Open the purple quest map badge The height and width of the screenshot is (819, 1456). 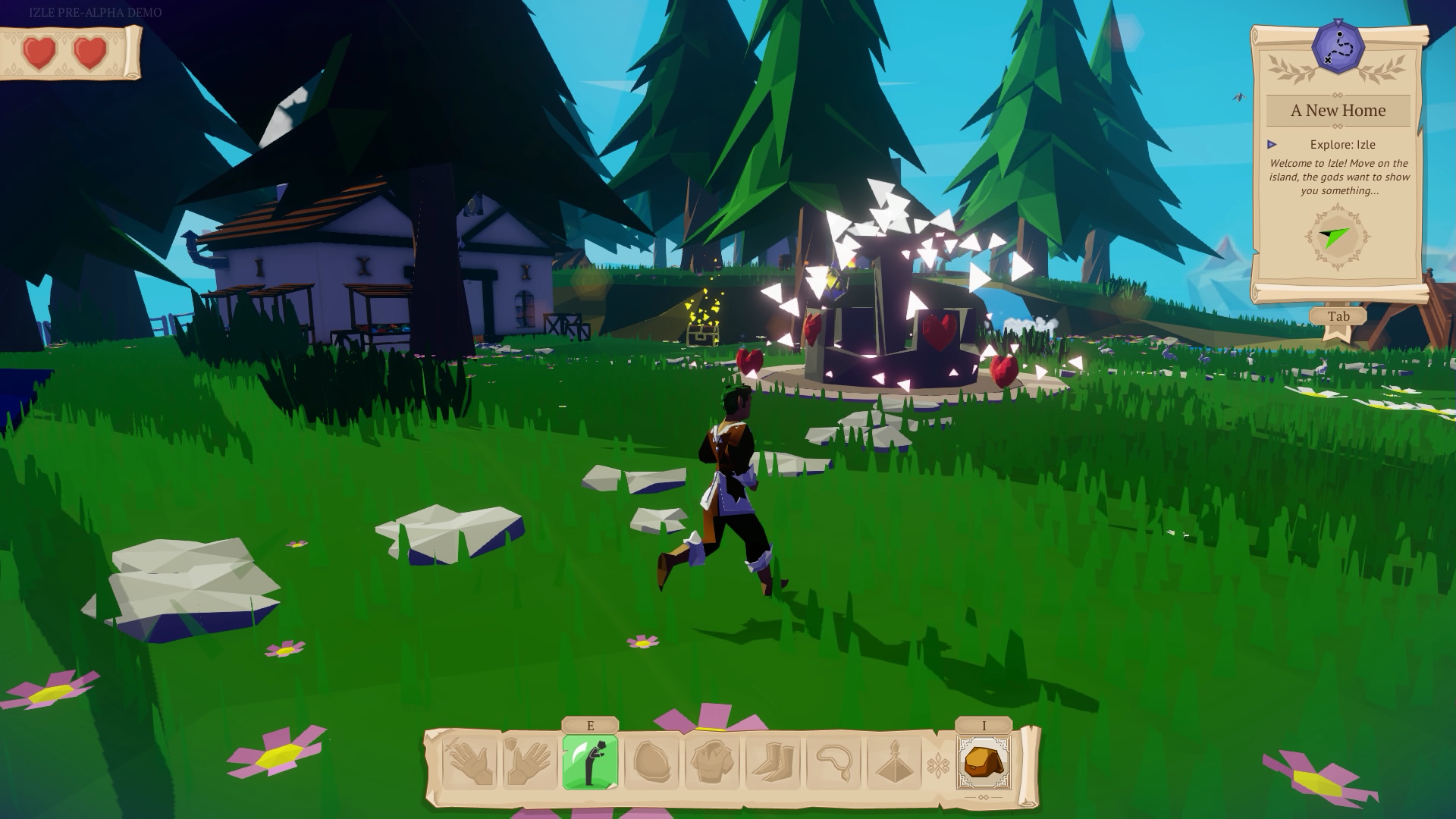pyautogui.click(x=1339, y=48)
